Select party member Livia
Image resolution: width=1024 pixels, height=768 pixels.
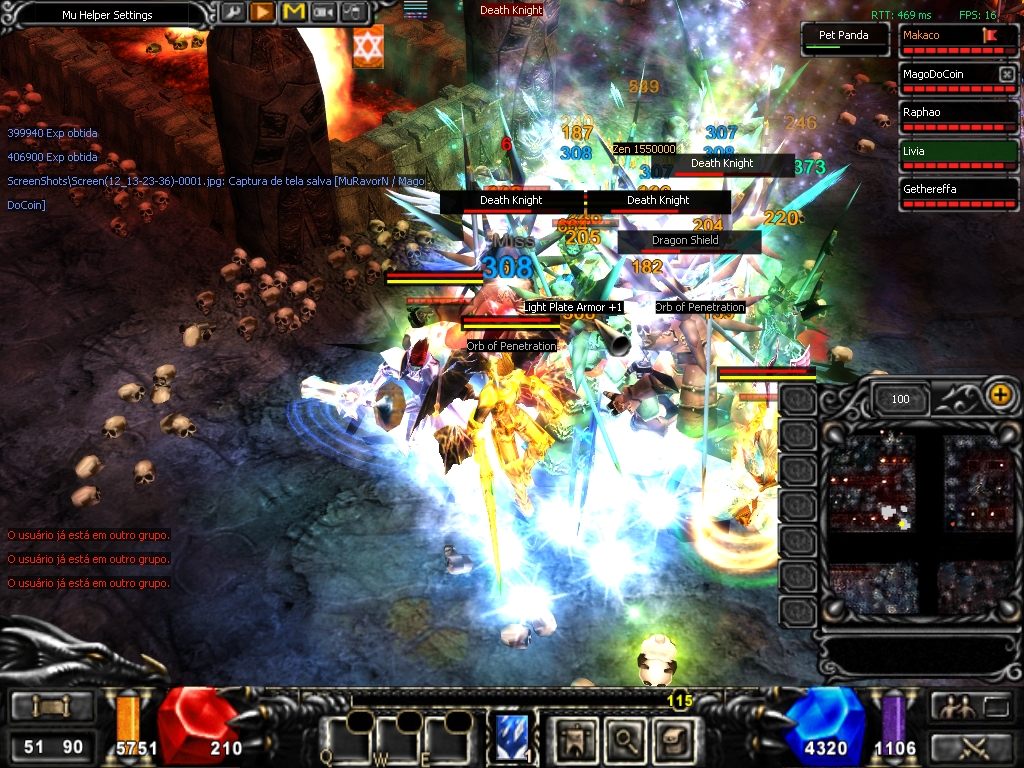click(x=958, y=156)
